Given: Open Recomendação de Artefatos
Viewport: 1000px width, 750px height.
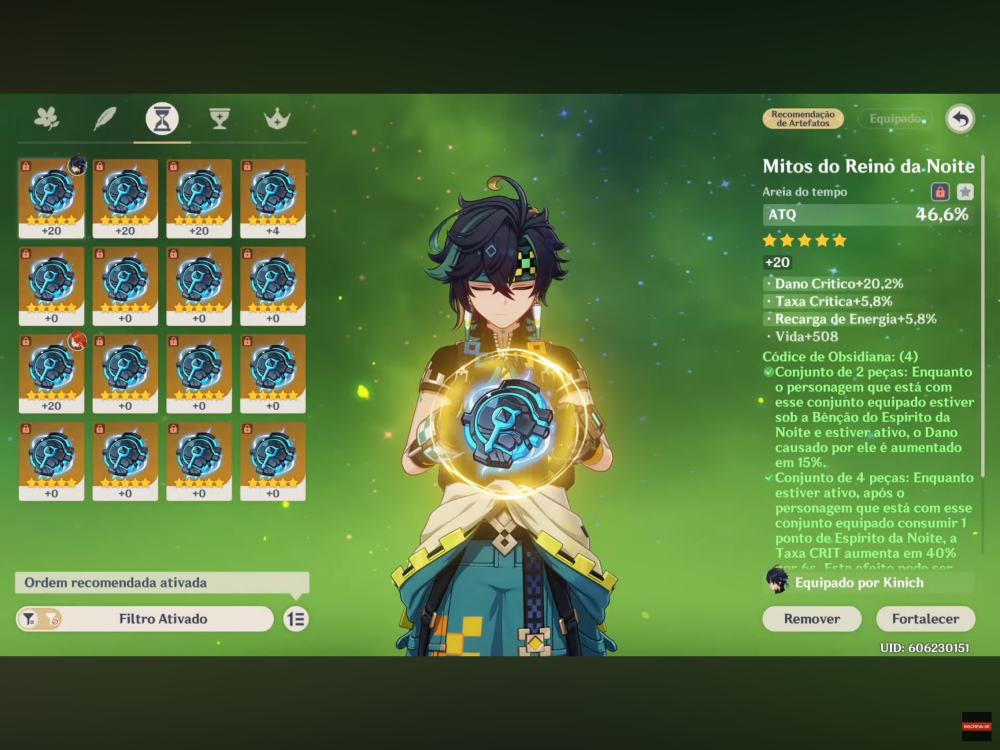Looking at the screenshot, I should coord(803,119).
